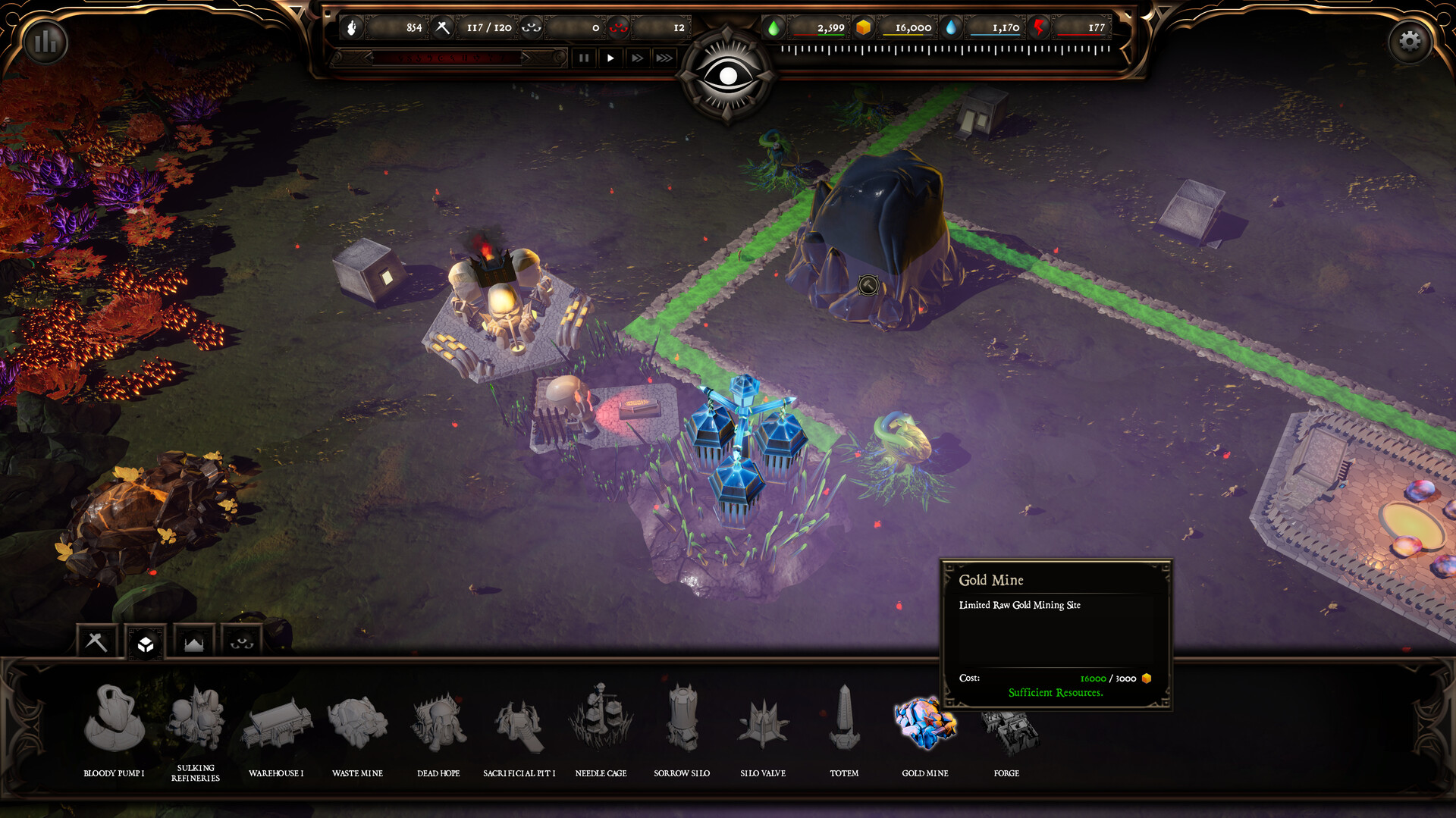Open the settings gear in top-right corner
1456x818 pixels.
[x=1410, y=41]
